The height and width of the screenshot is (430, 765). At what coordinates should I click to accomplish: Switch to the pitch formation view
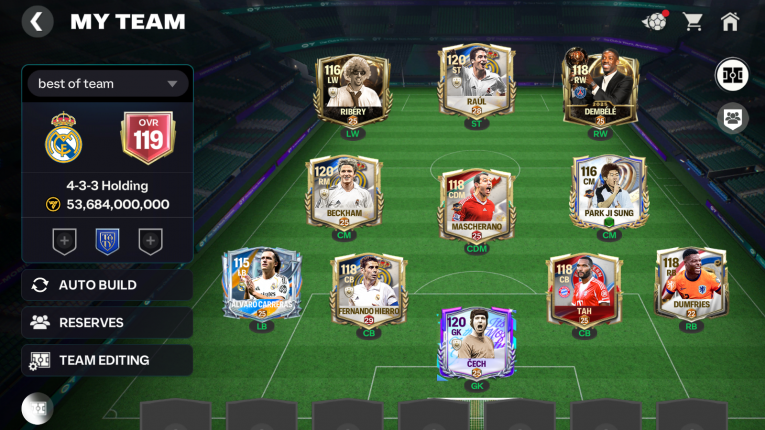click(x=733, y=75)
